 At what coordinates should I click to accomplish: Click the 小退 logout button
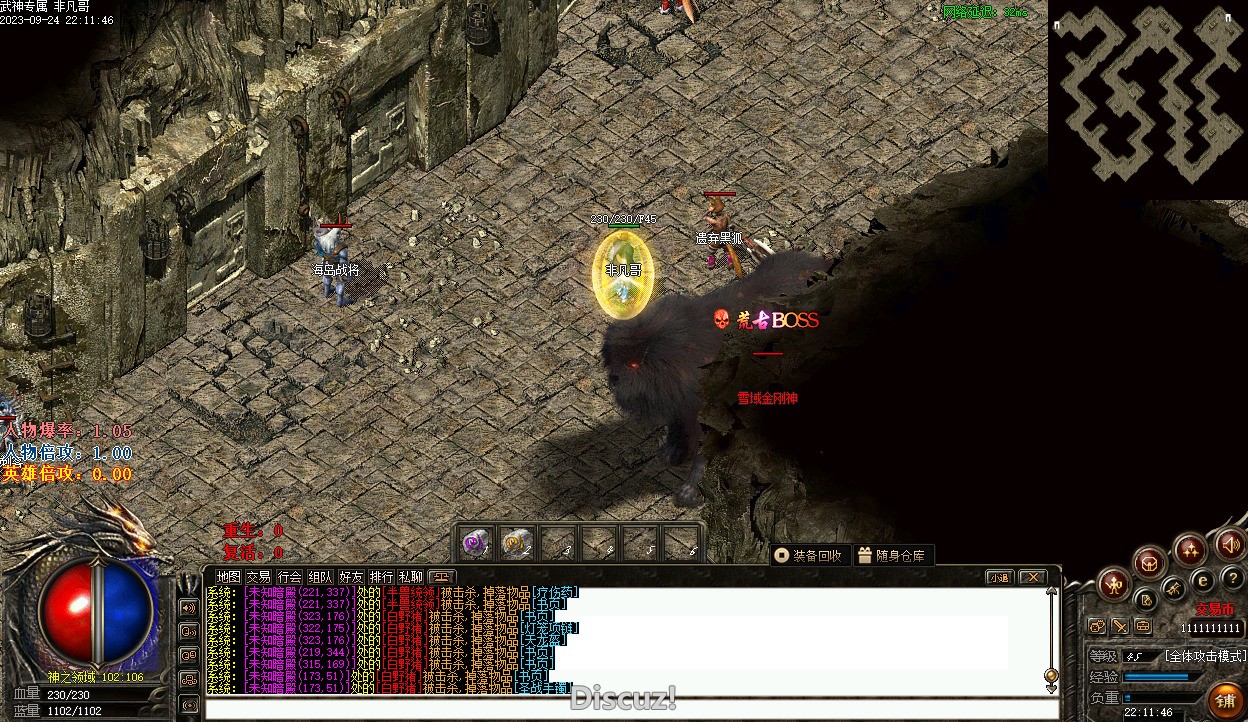point(999,577)
